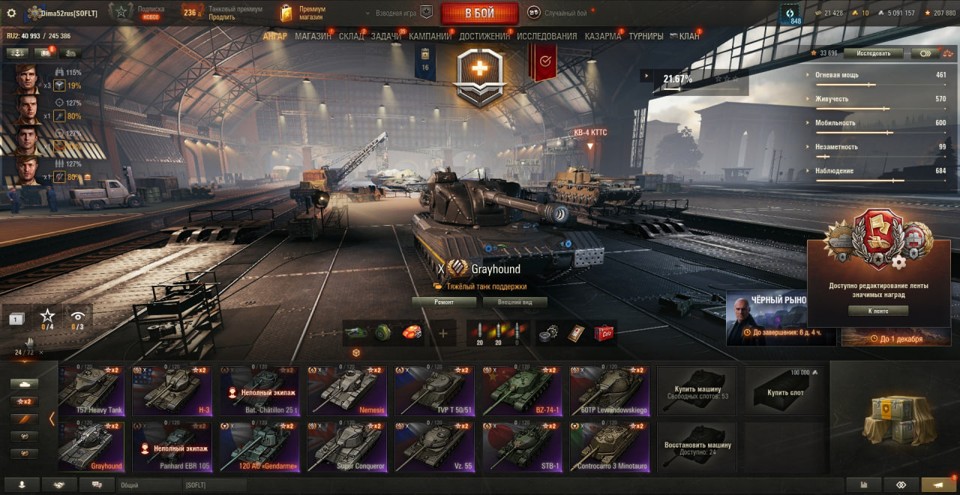The image size is (960, 495).
Task: Start a battle with the red В БОЙ button
Action: click(479, 13)
